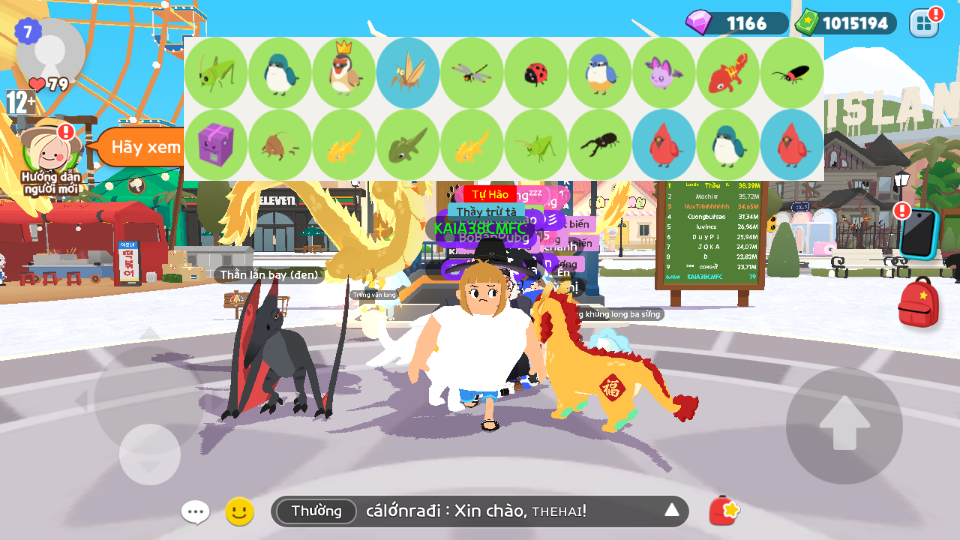Pick the purple box slot

coord(216,145)
